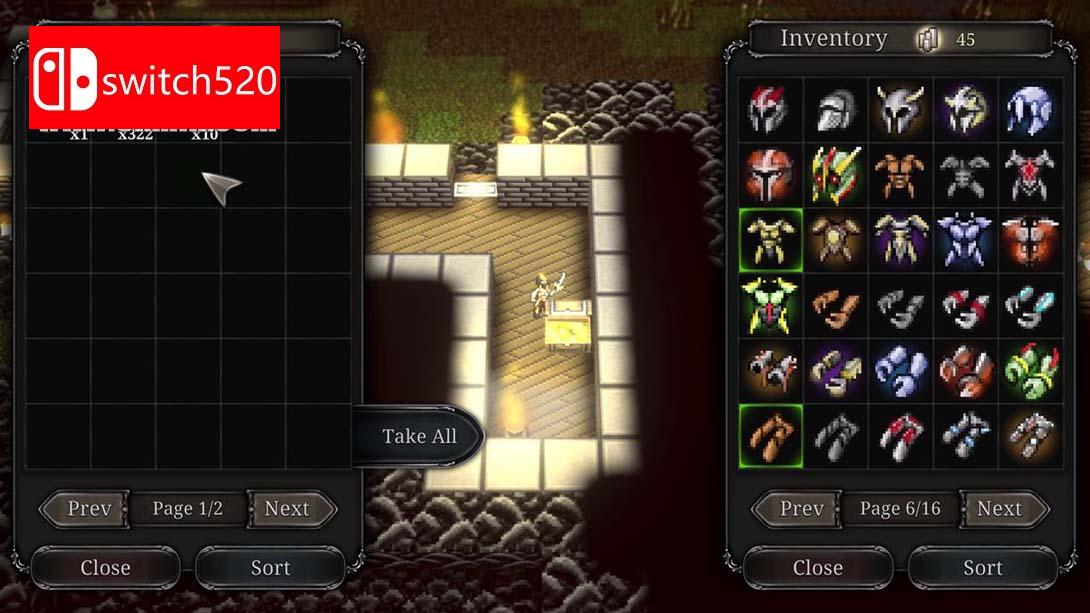Go to the chest's next page
Image resolution: width=1090 pixels, height=613 pixels.
pos(287,508)
